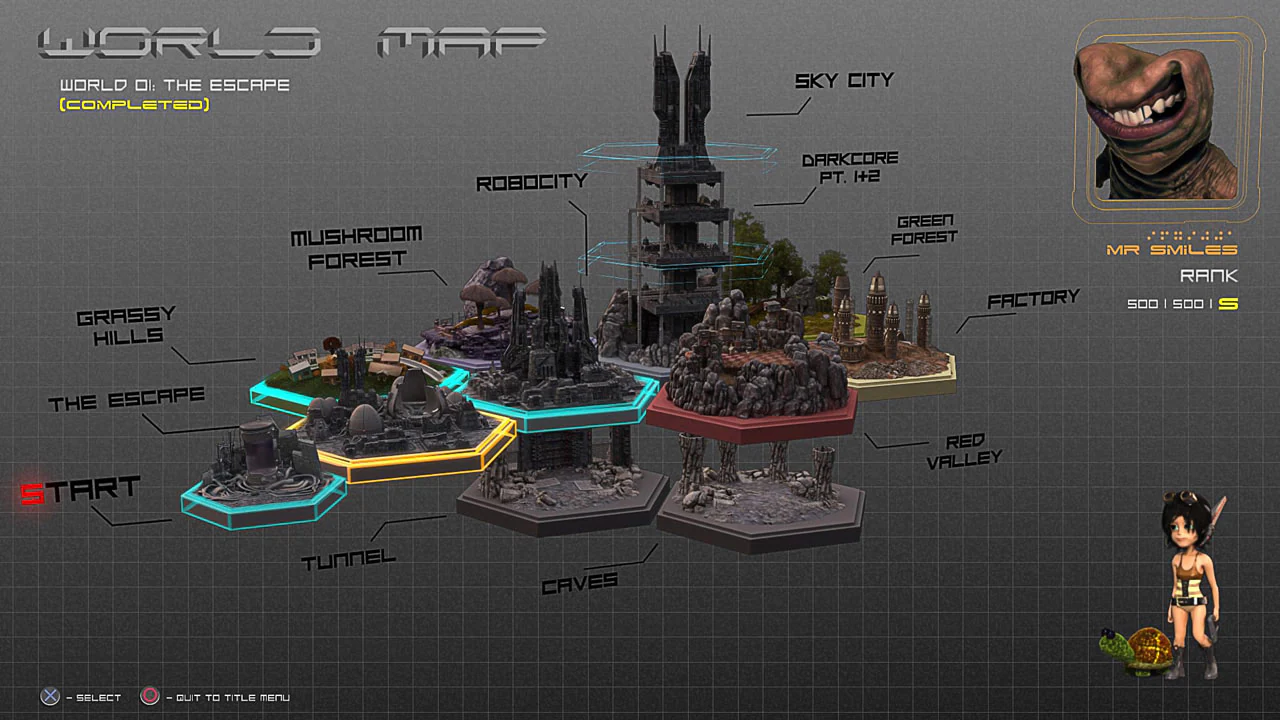Click the S rank letter
This screenshot has height=720, width=1280.
1229,304
